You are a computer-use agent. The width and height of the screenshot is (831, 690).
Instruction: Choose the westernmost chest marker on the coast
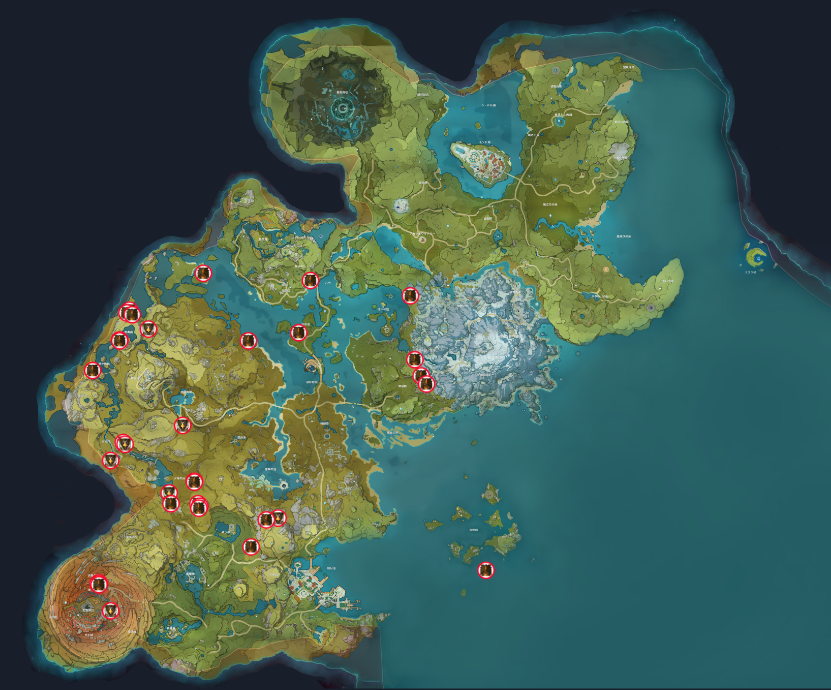click(93, 371)
